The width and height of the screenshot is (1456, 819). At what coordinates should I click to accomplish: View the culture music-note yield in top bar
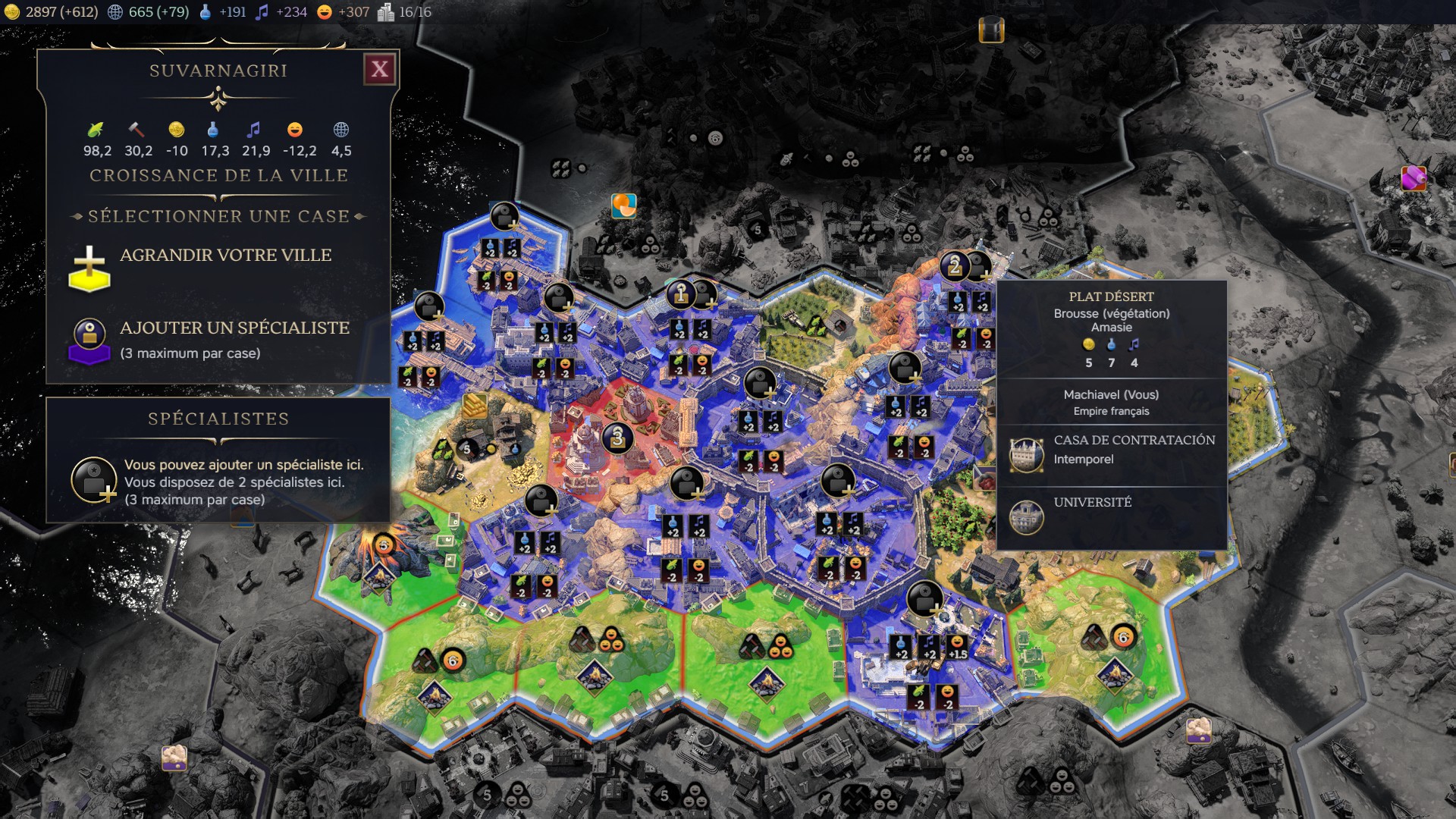point(281,12)
